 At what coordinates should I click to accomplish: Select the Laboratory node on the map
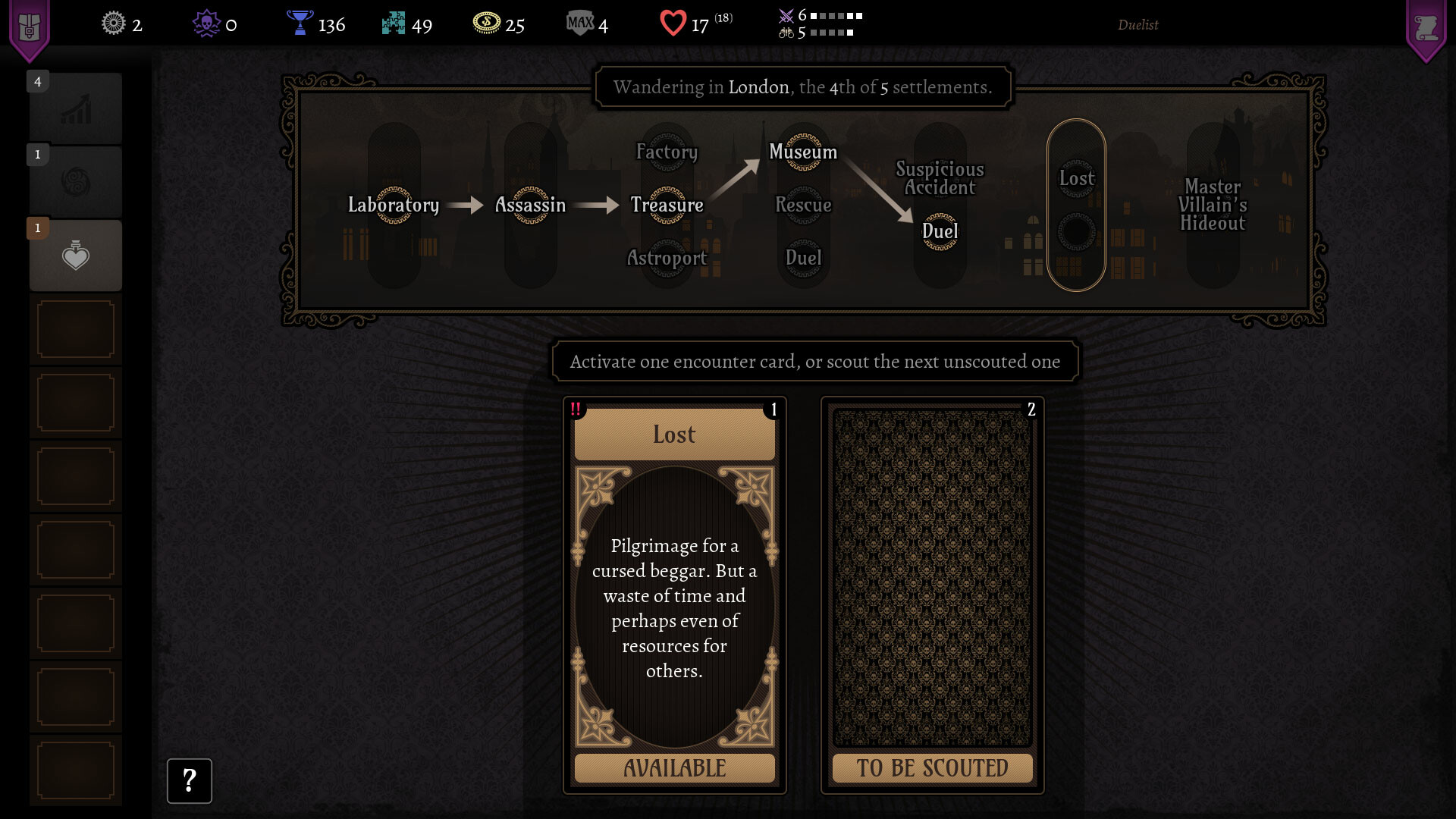(x=394, y=205)
